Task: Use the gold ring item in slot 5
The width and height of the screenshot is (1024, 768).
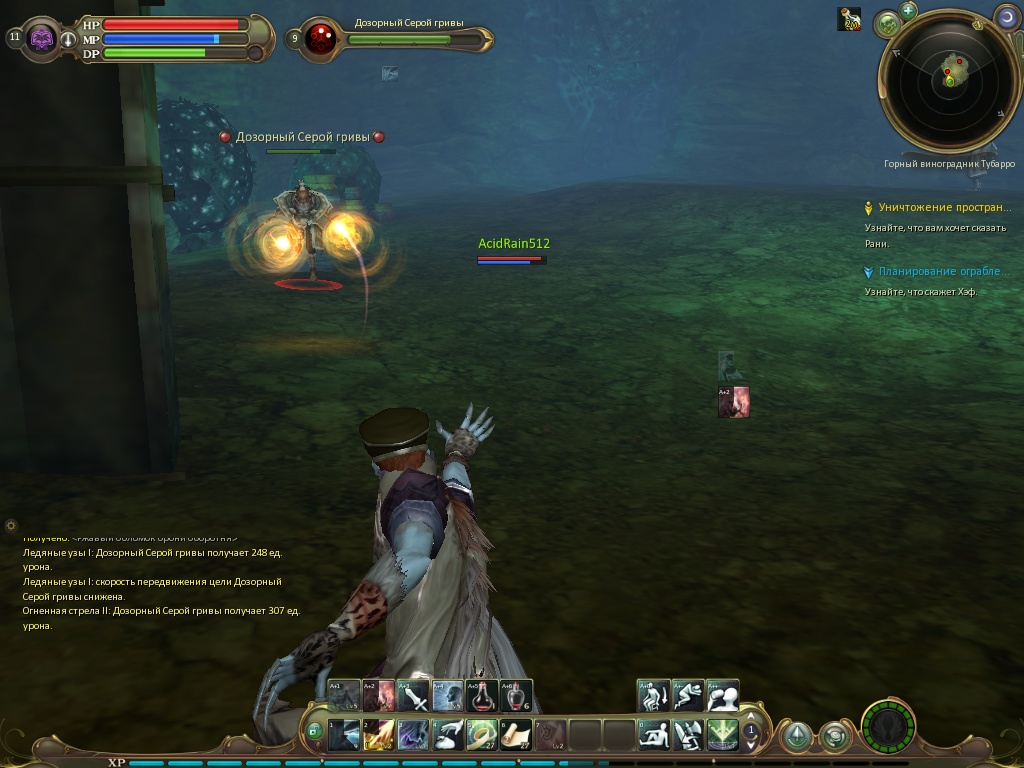Action: point(481,735)
